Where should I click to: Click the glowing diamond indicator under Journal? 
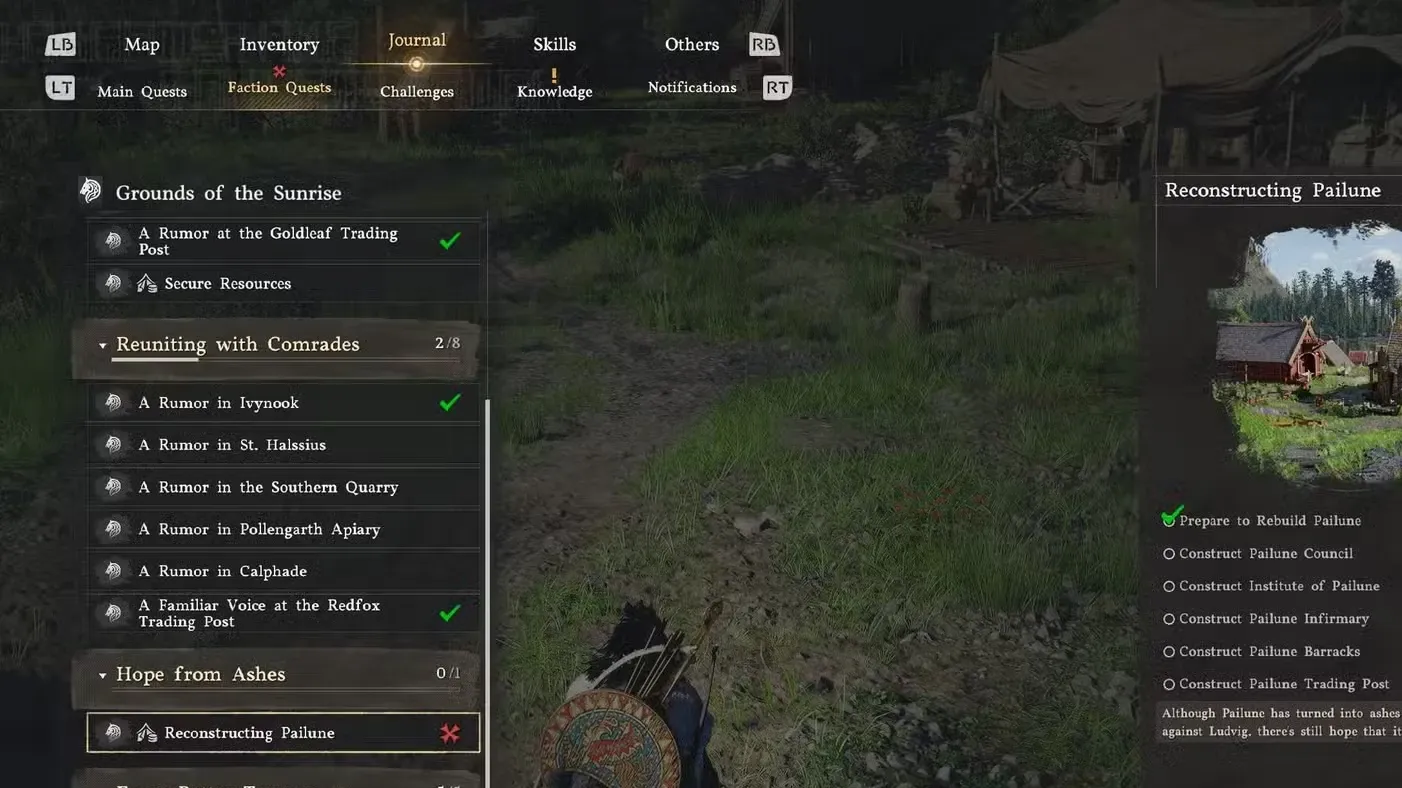tap(416, 63)
